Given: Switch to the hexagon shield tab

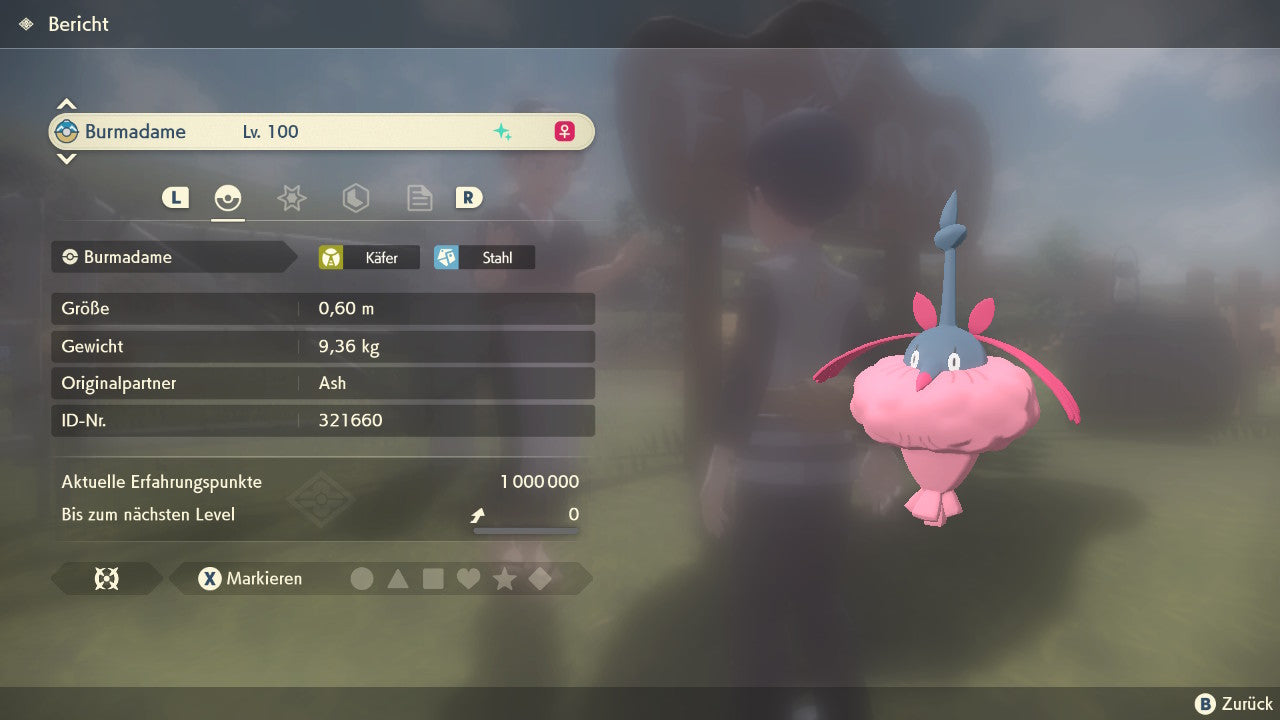Looking at the screenshot, I should [355, 198].
